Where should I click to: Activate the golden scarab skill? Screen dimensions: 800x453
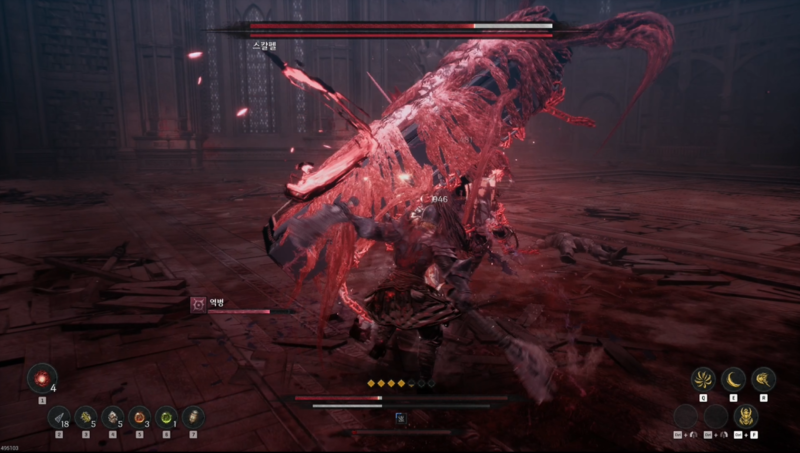pyautogui.click(x=745, y=415)
